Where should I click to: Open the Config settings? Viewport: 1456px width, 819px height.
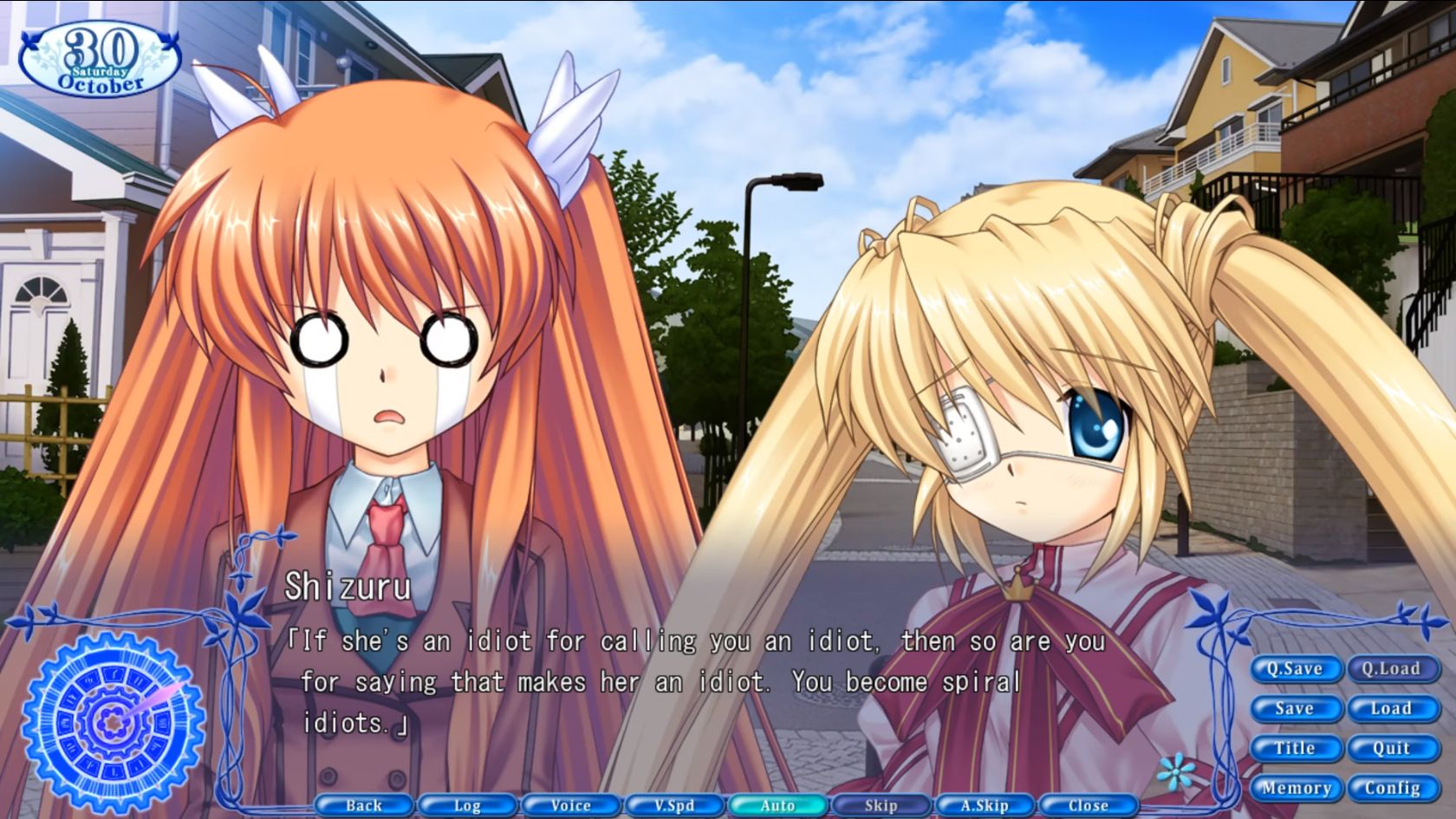tap(1392, 788)
